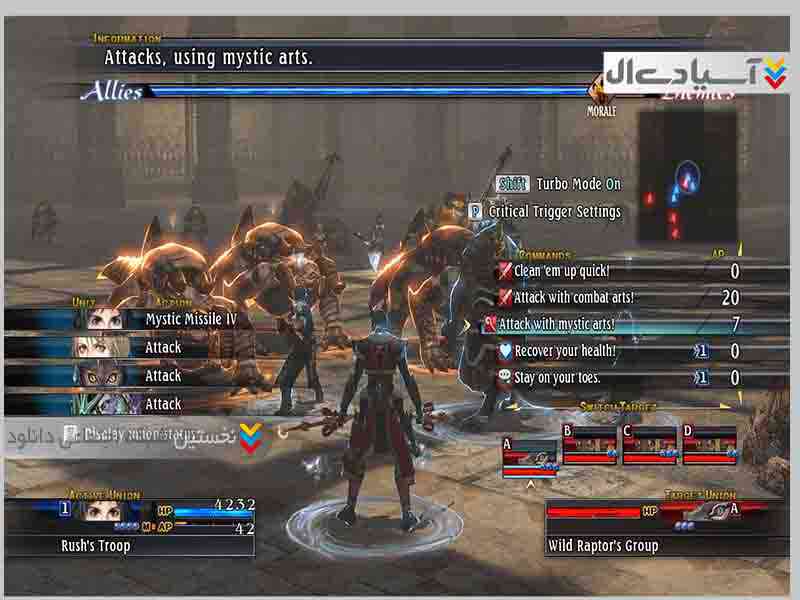Screen dimensions: 800x600
Task: Open Critical Trigger Settings
Action: (x=554, y=212)
